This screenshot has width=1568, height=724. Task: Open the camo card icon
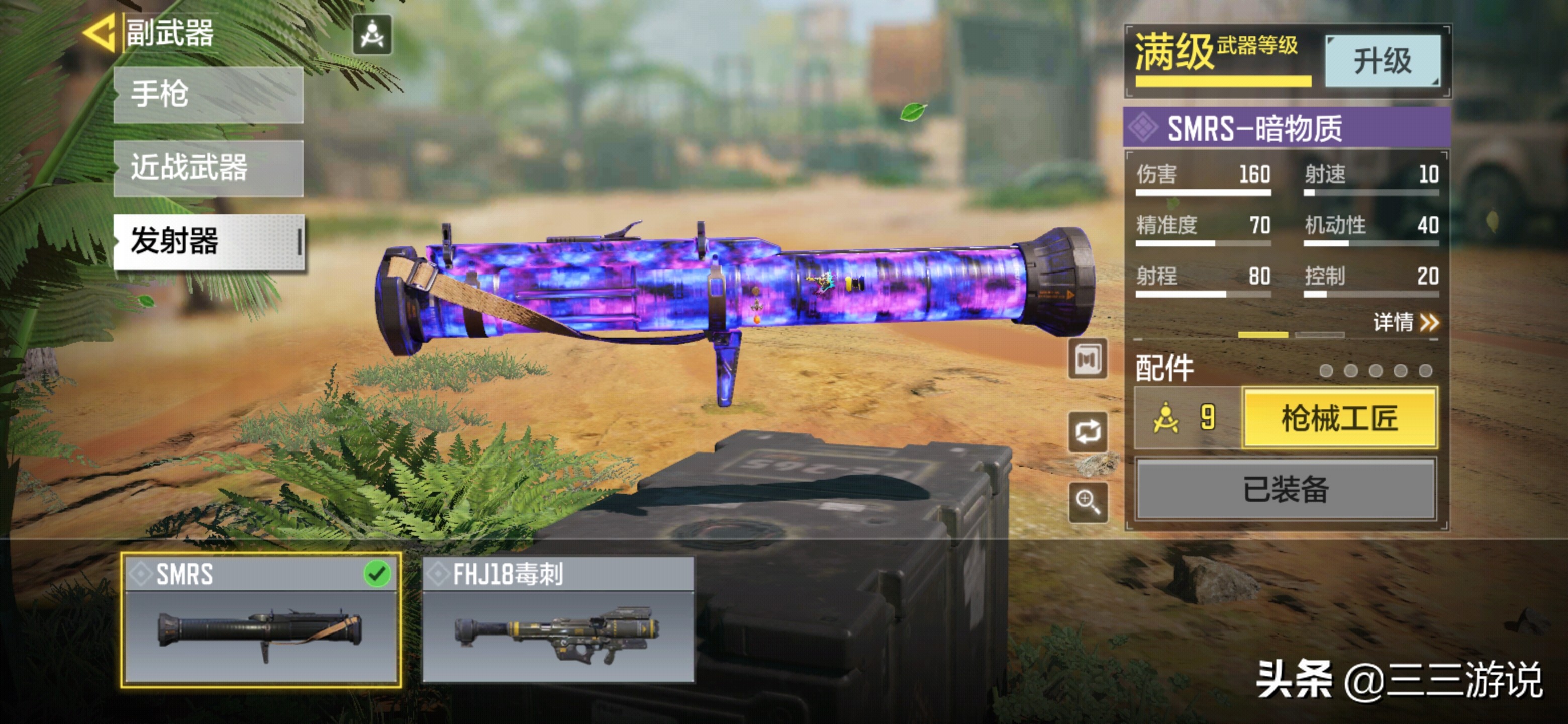(x=1088, y=359)
